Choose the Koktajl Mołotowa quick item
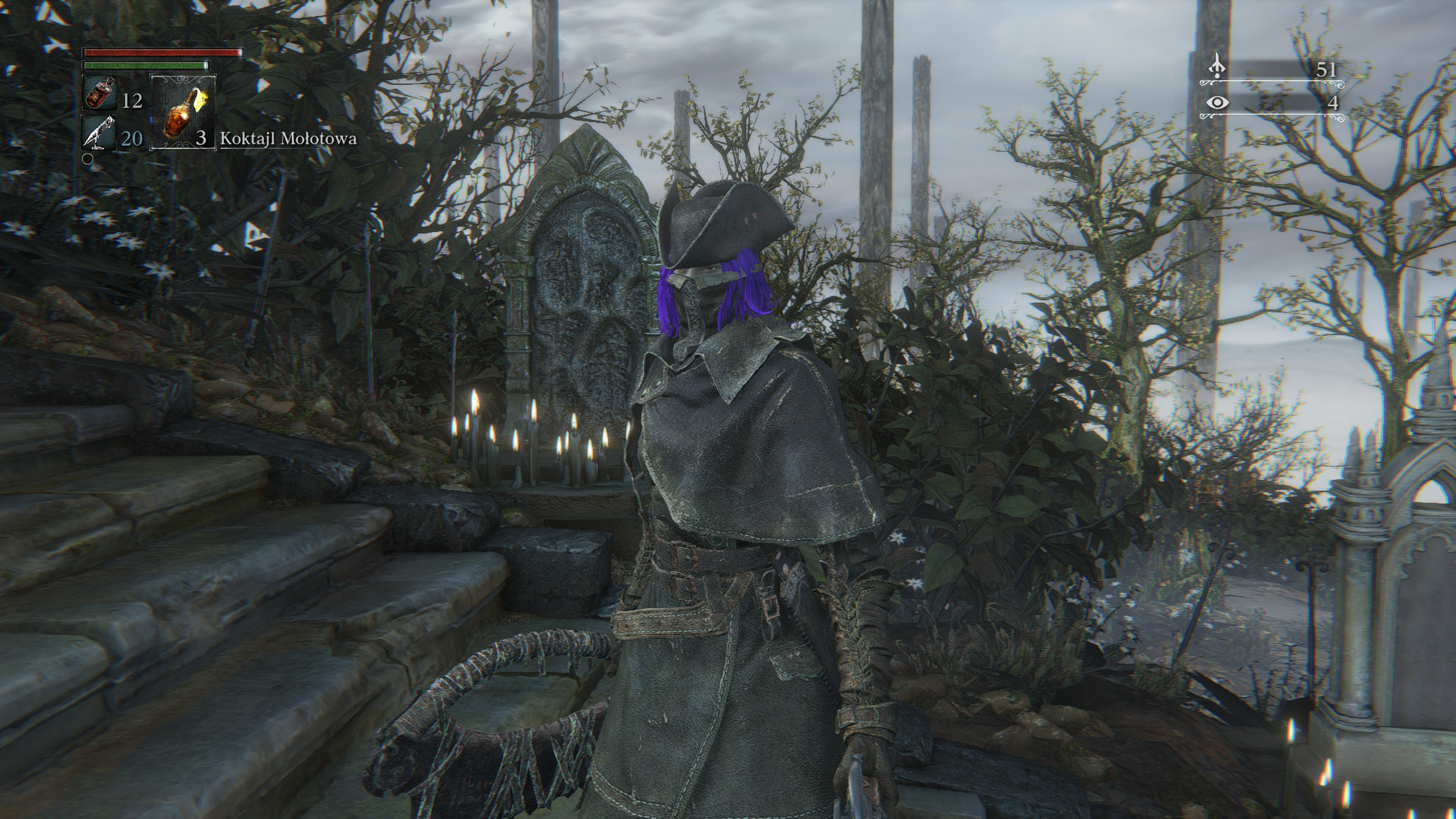The height and width of the screenshot is (819, 1456). tap(183, 112)
